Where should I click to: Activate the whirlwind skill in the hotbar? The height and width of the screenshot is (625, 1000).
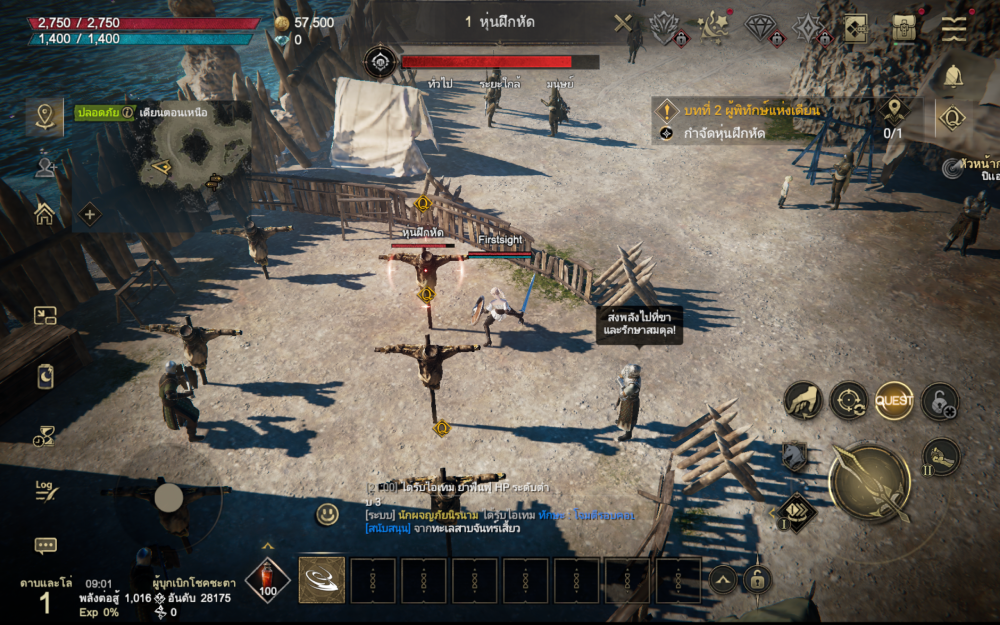click(x=322, y=580)
